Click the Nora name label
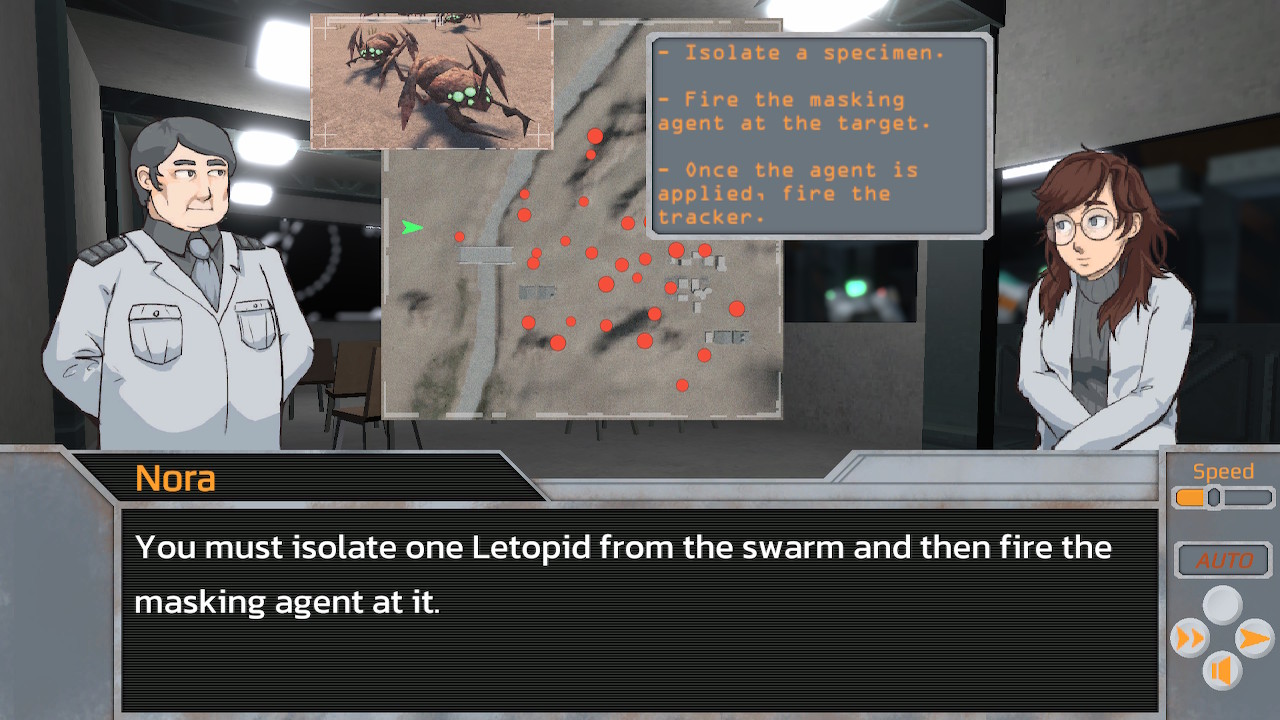 click(x=175, y=479)
